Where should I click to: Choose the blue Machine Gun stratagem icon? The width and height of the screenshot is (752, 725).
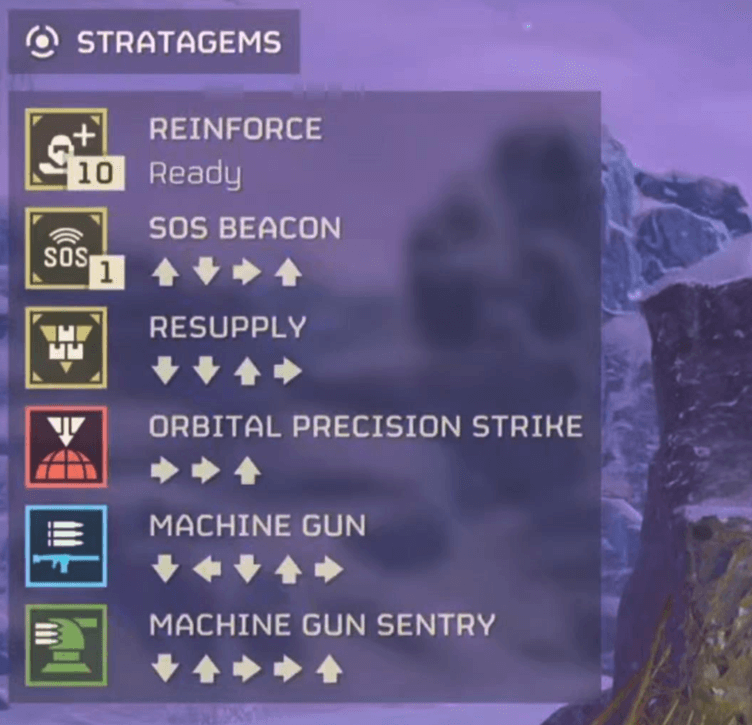66,546
